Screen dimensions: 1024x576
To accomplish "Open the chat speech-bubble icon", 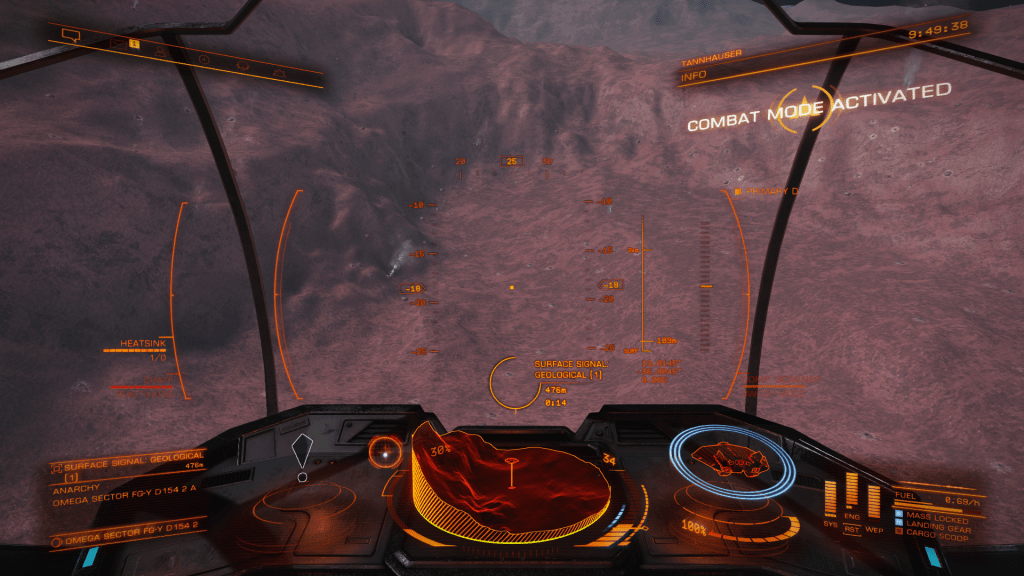I will [x=70, y=36].
